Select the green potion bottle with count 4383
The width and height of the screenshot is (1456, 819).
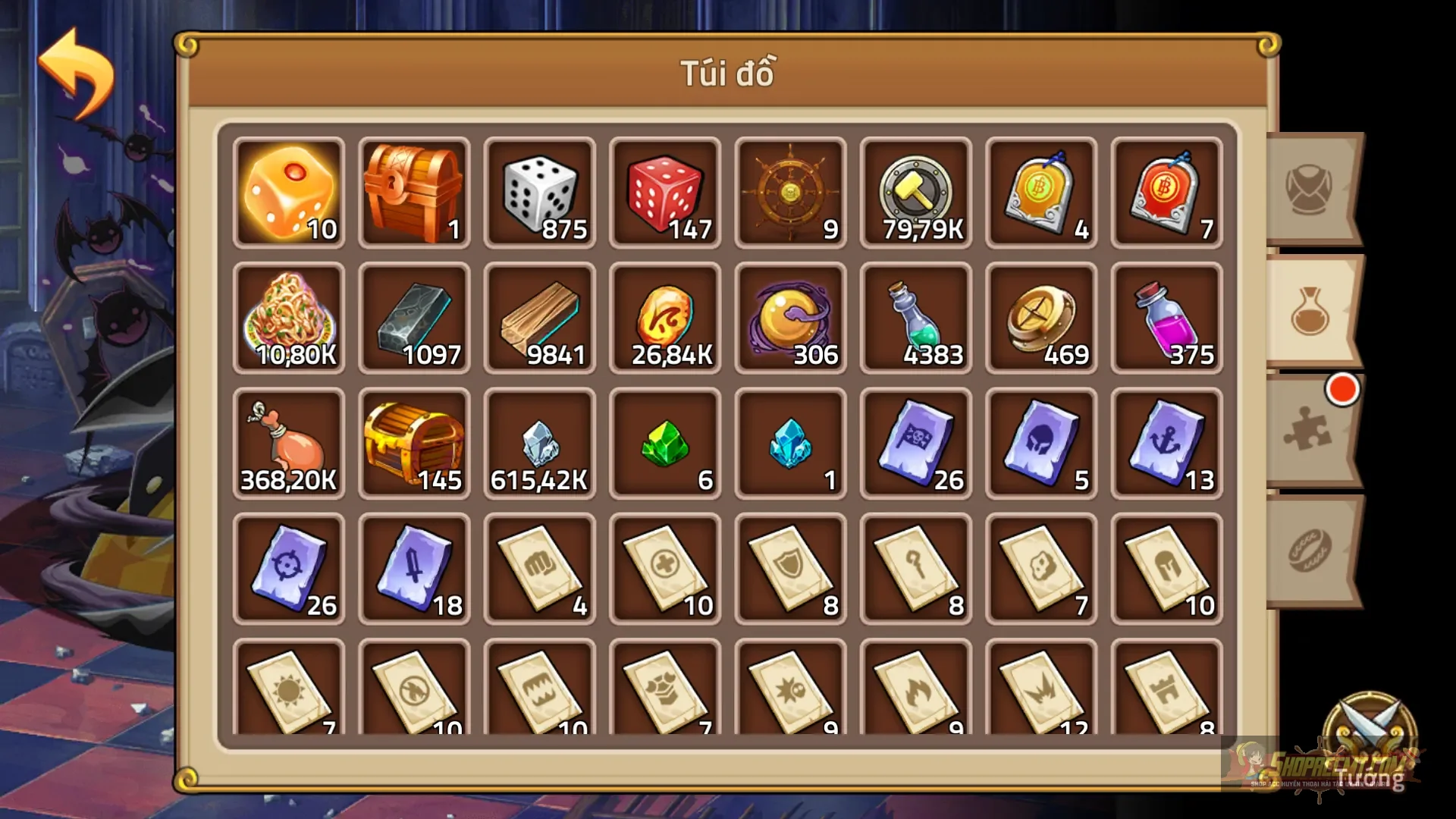coord(916,318)
